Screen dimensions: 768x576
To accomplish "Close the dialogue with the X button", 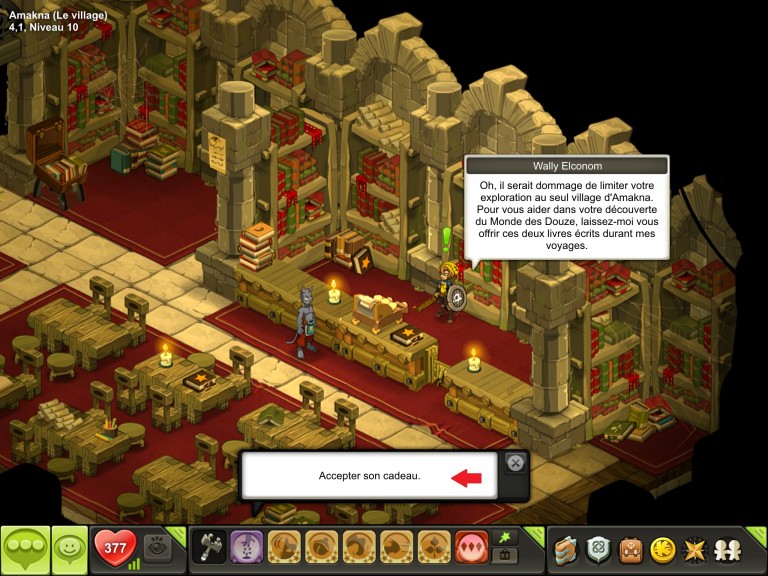I will click(515, 462).
